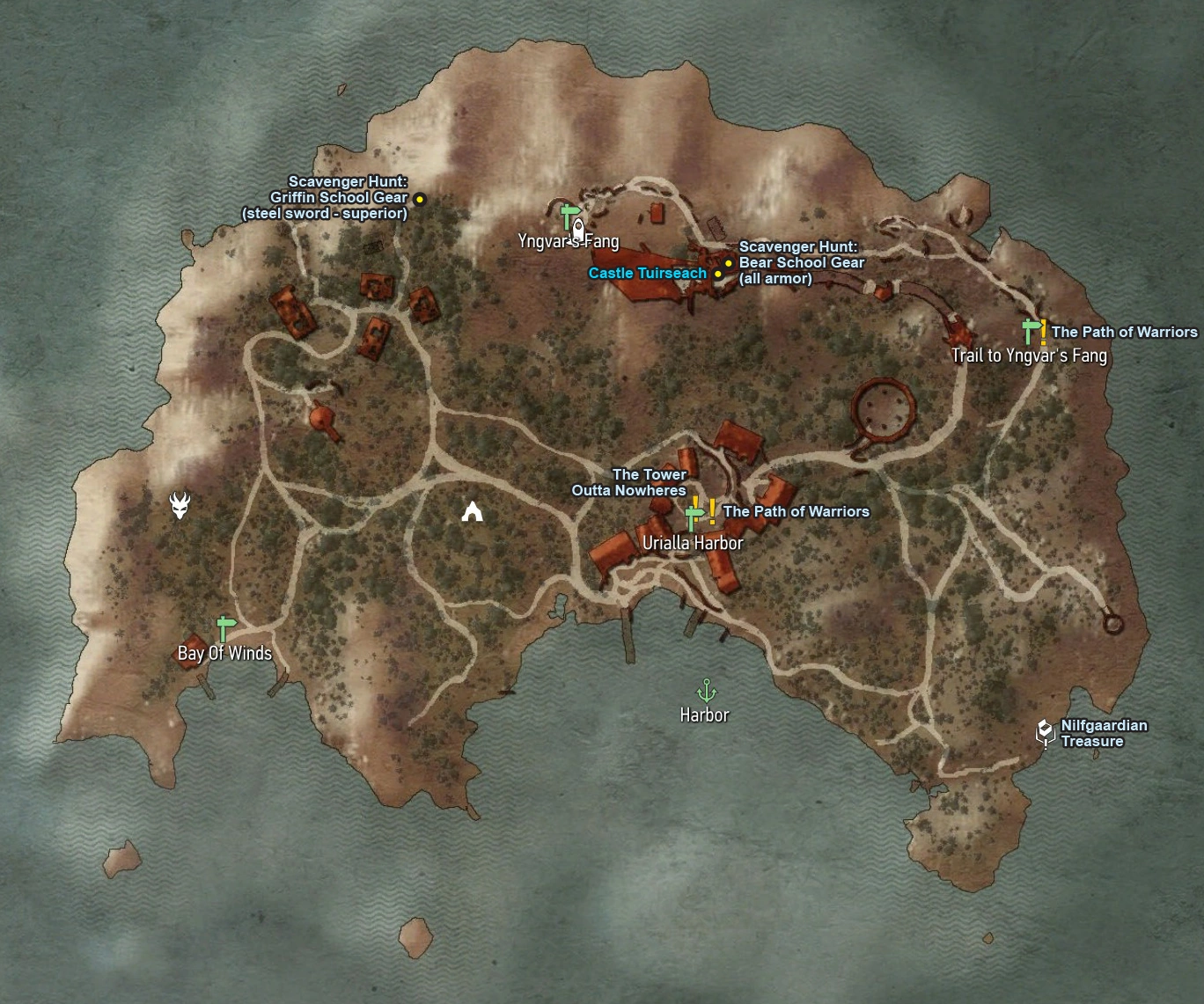Open the Castle Tuirseach location label
Screen dimensions: 1204x1004
click(646, 273)
